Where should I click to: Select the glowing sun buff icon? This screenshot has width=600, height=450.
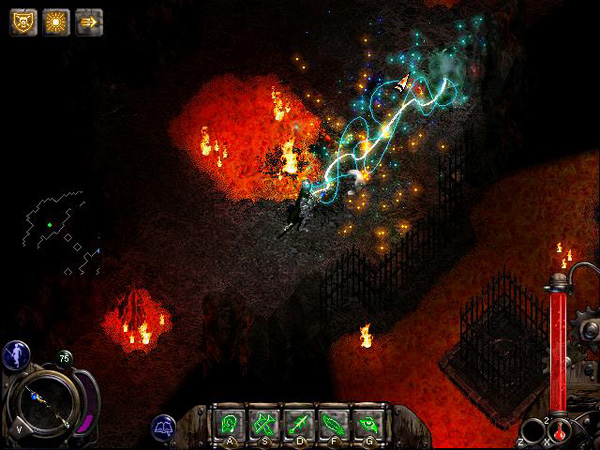click(x=57, y=22)
